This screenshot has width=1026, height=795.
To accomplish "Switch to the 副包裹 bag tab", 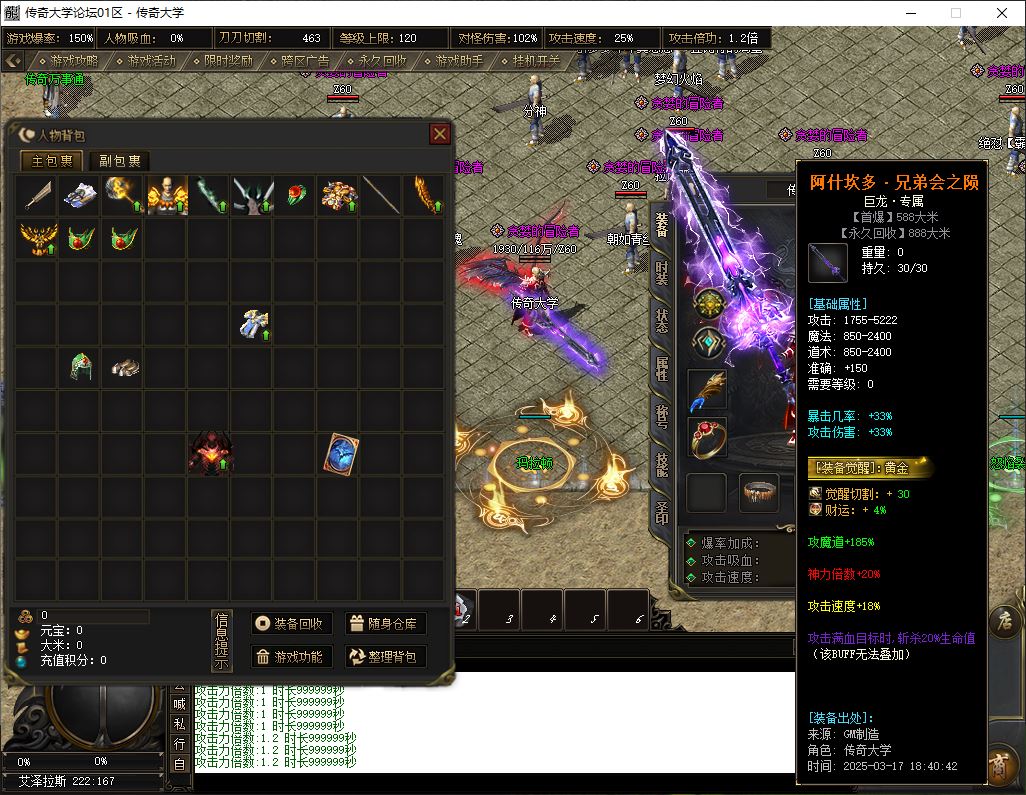I will click(119, 161).
